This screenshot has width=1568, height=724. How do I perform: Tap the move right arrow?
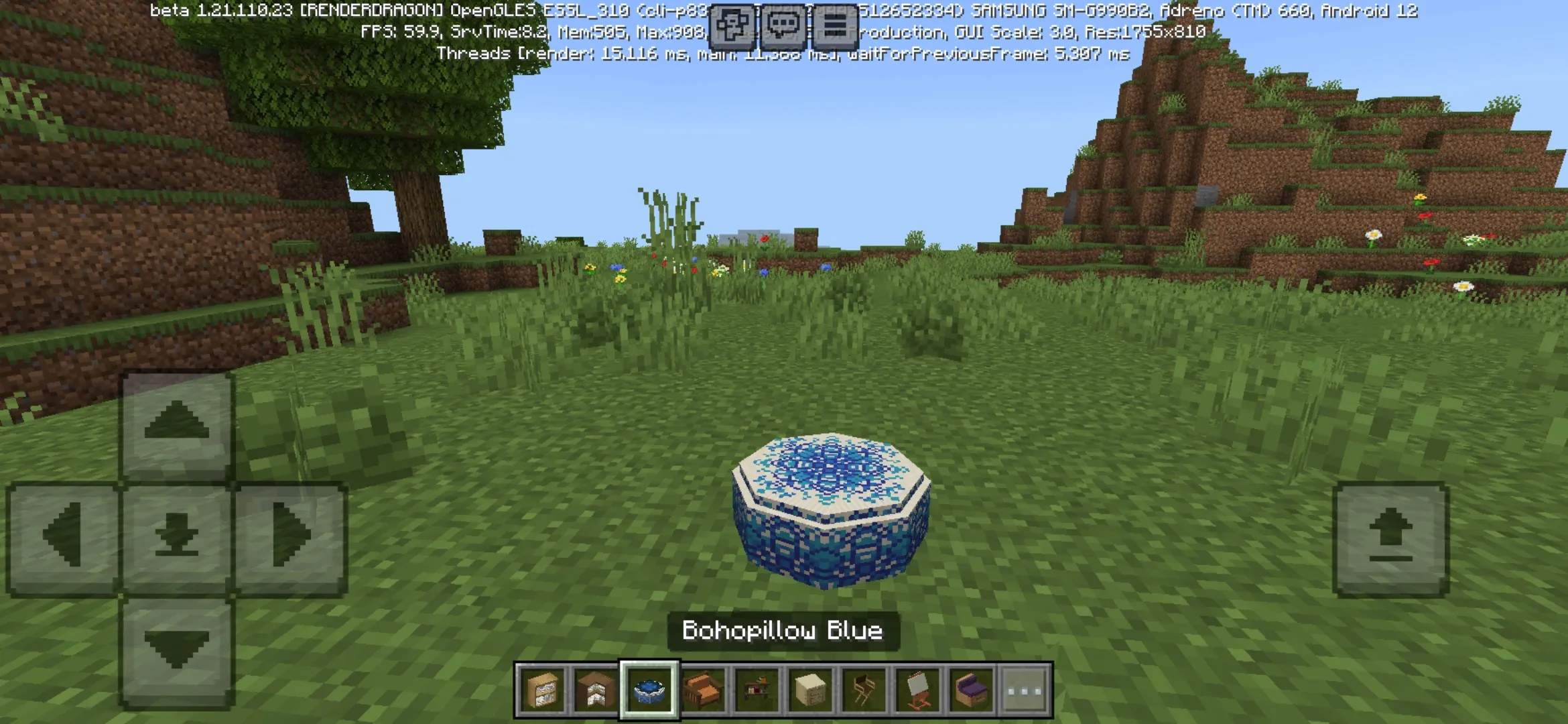pos(291,537)
